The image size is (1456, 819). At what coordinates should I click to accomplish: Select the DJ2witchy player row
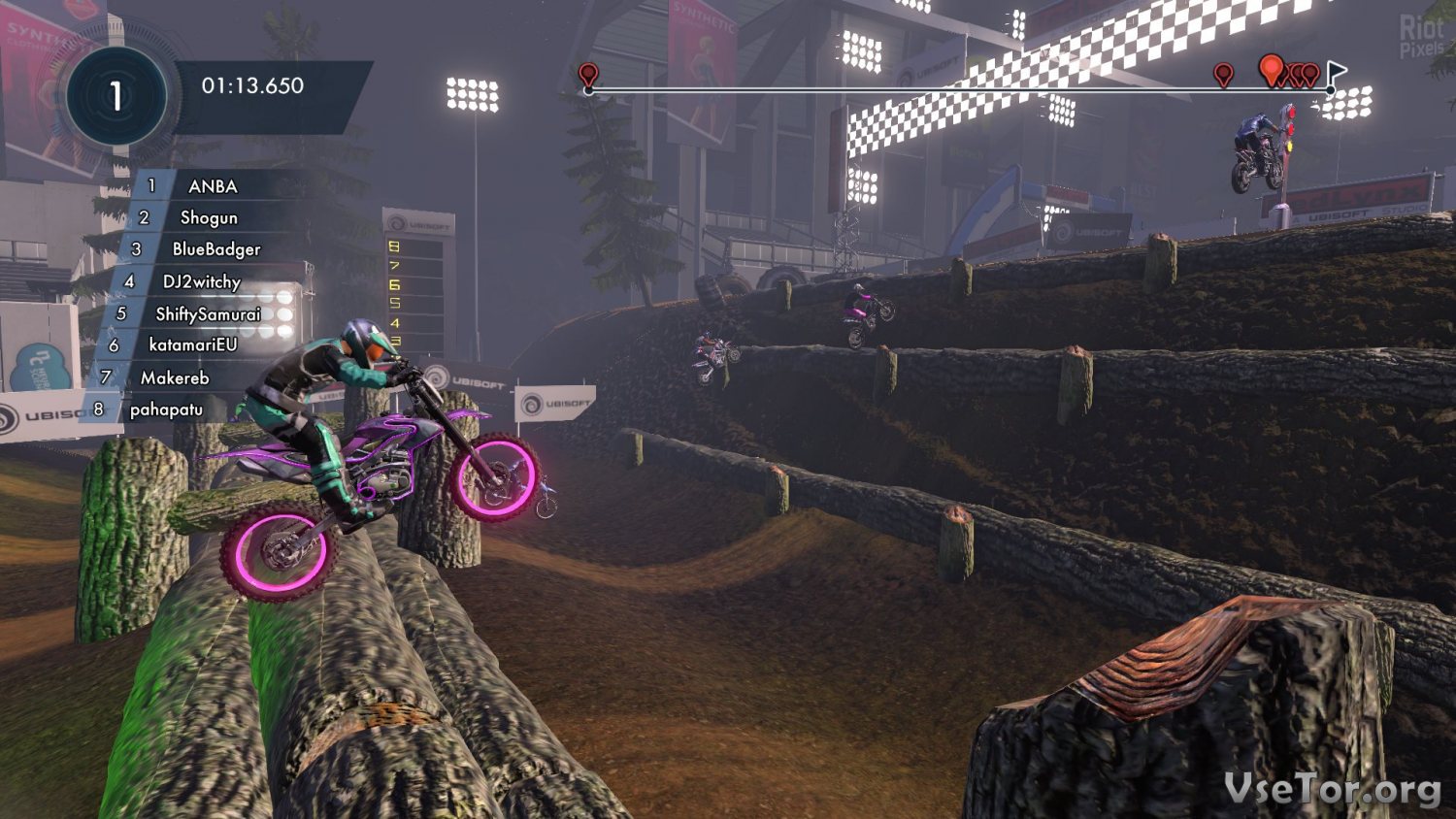201,281
